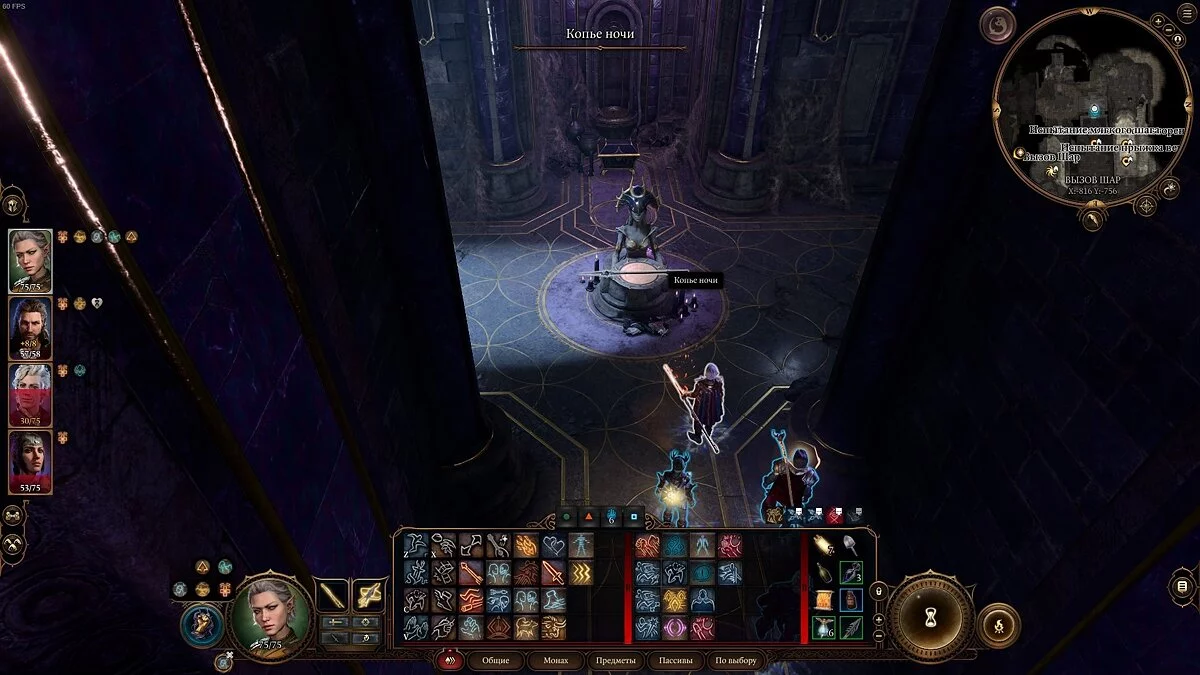Image resolution: width=1200 pixels, height=675 pixels.
Task: Choose the top party leader portrait
Action: pyautogui.click(x=30, y=260)
